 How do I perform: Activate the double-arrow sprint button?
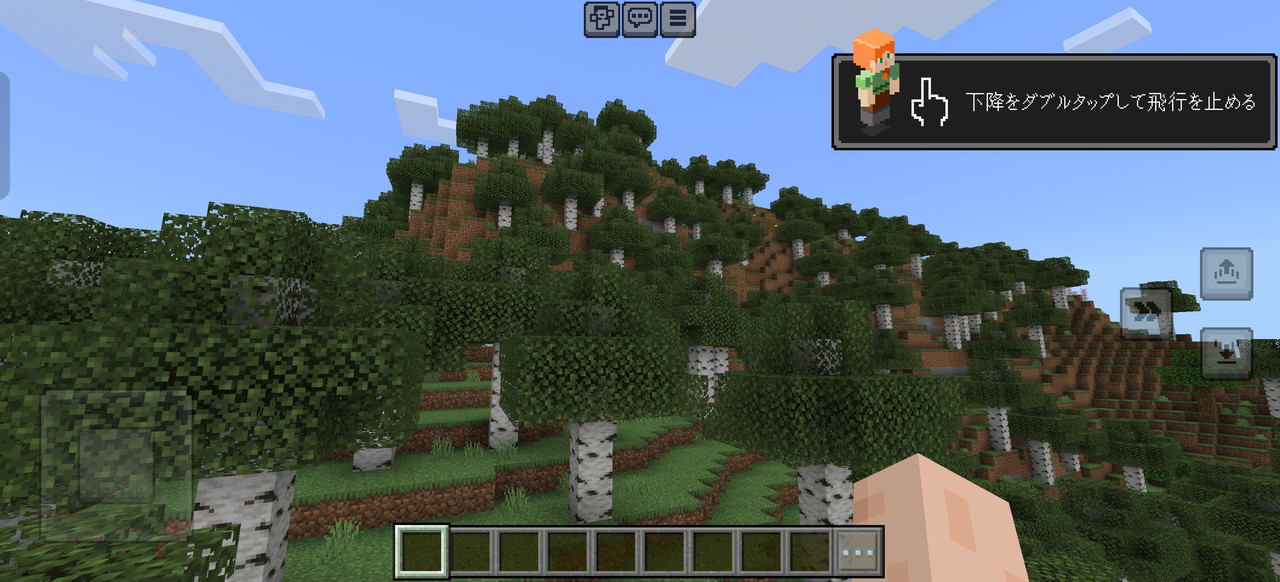click(x=1145, y=312)
